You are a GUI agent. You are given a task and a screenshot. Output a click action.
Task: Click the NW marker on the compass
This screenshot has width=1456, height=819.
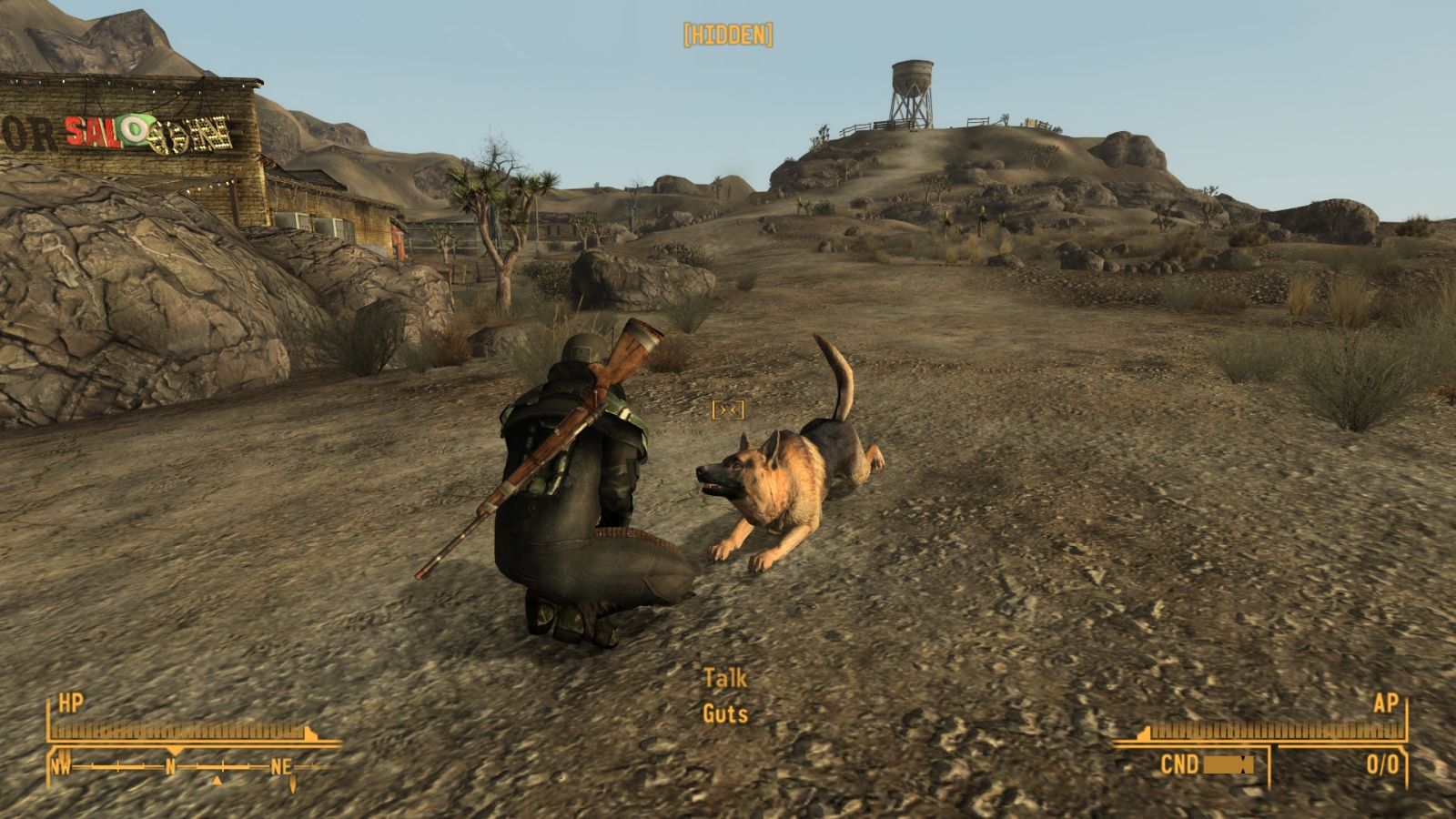(60, 767)
